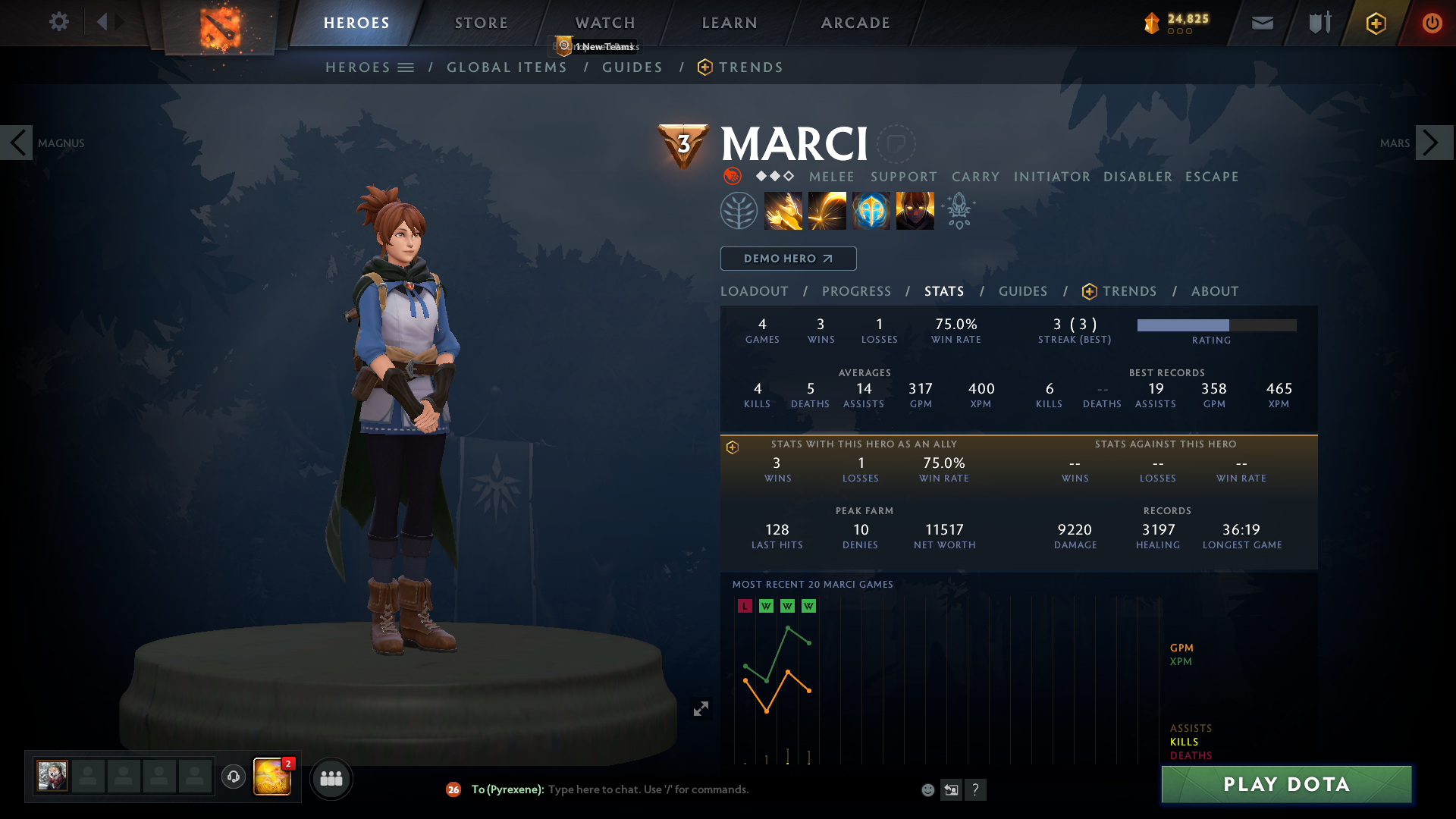
Task: Open the armory shield and sword icon
Action: (x=1319, y=23)
